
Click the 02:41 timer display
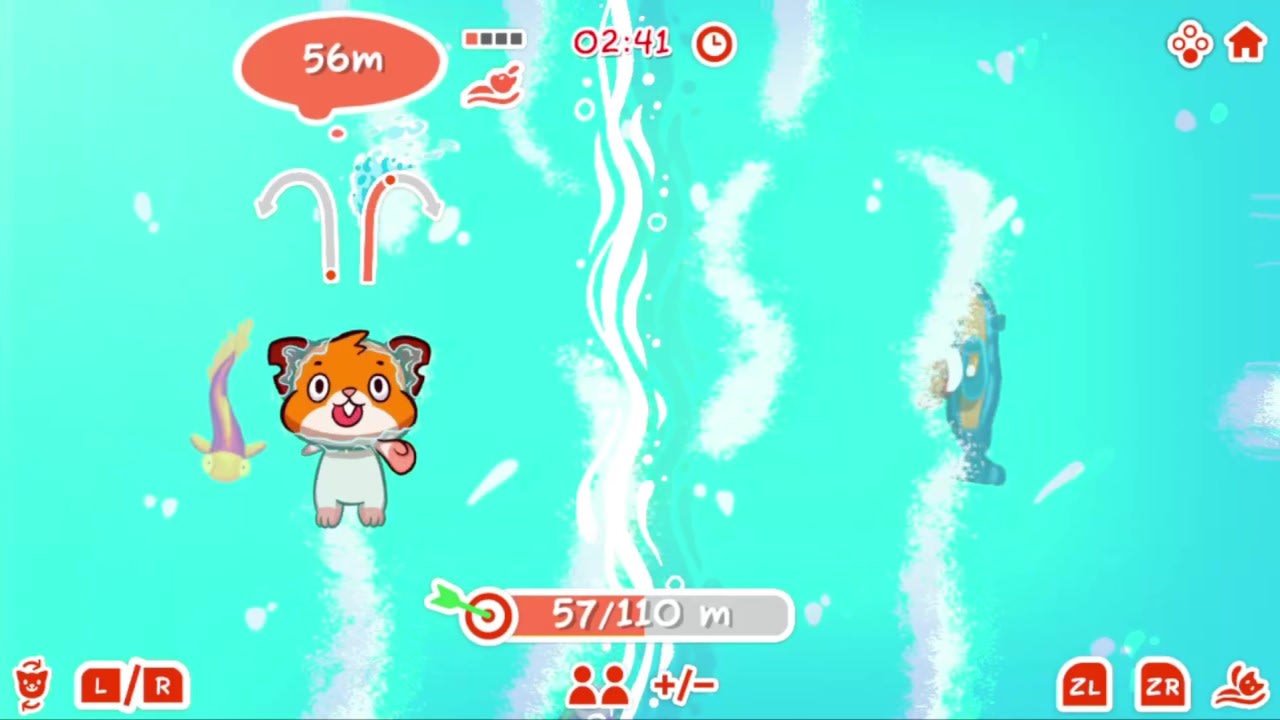coord(621,44)
